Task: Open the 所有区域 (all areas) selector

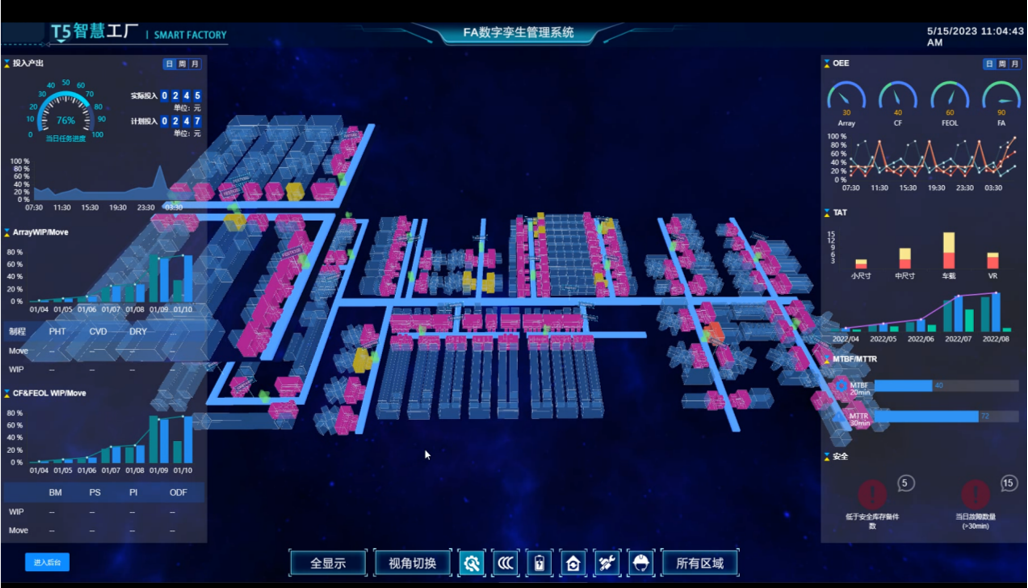Action: coord(699,563)
